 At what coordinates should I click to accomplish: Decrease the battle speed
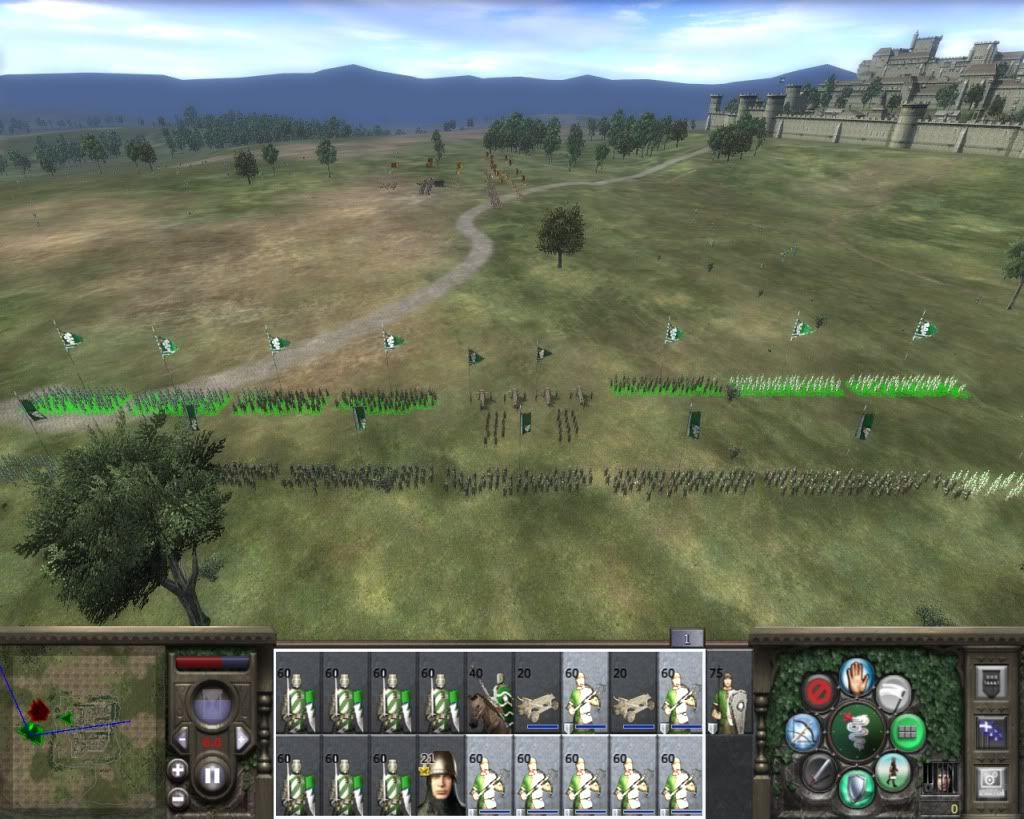point(181,739)
